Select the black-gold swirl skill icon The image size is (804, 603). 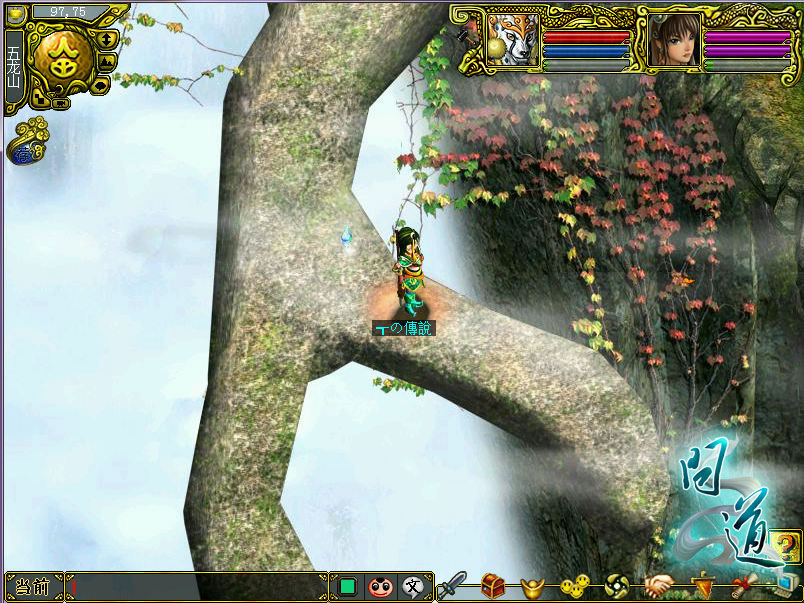click(x=616, y=586)
